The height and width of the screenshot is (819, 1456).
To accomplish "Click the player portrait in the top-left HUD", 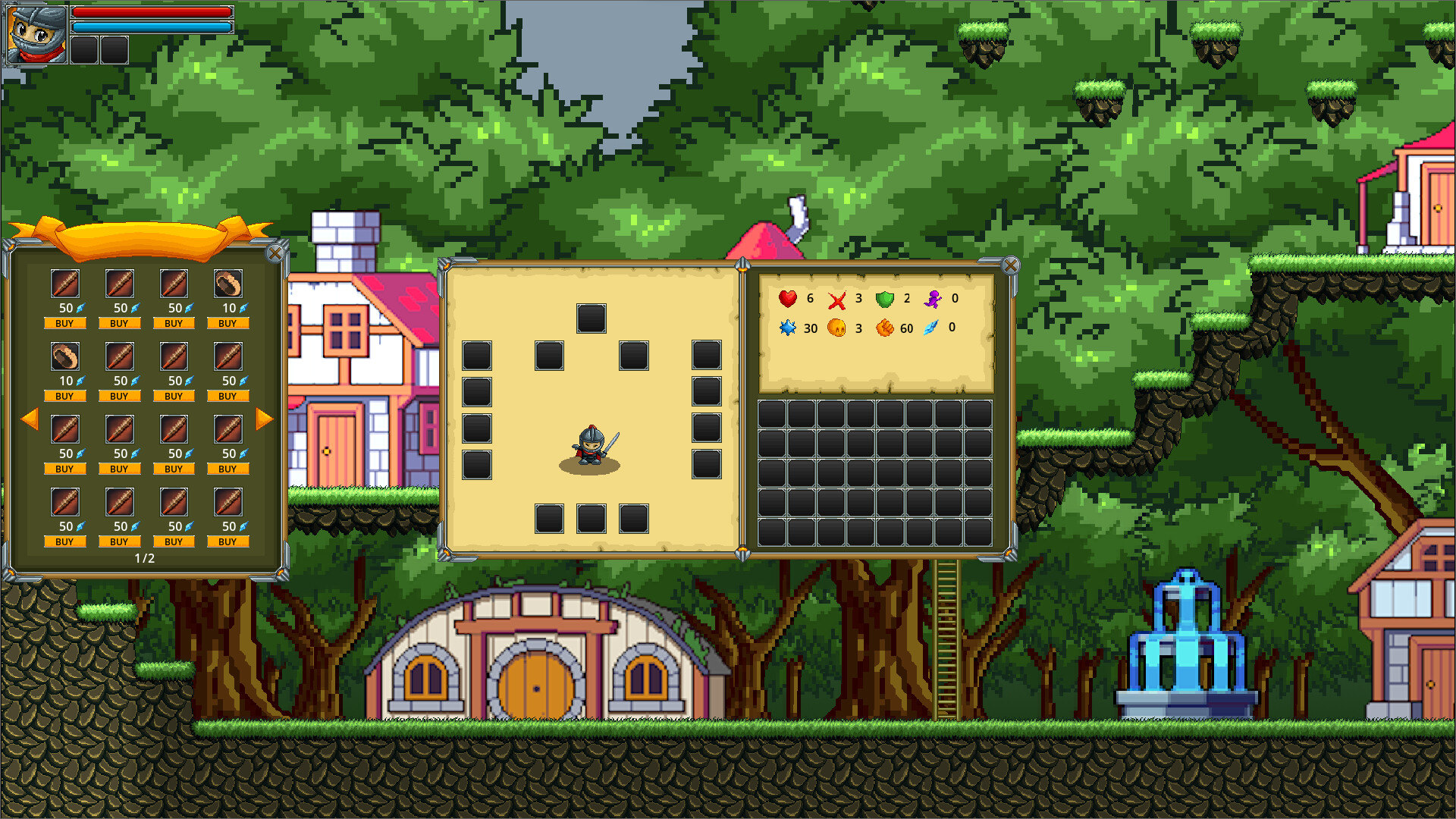I will click(x=34, y=34).
